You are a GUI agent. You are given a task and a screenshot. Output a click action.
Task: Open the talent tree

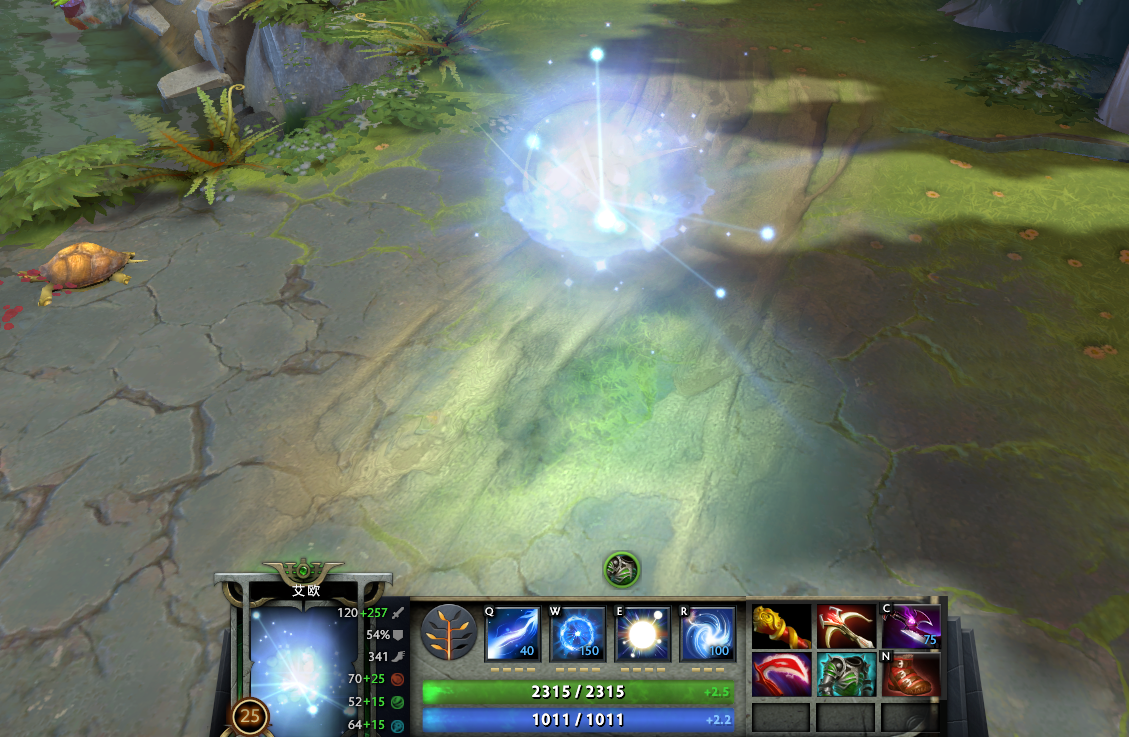tap(448, 633)
